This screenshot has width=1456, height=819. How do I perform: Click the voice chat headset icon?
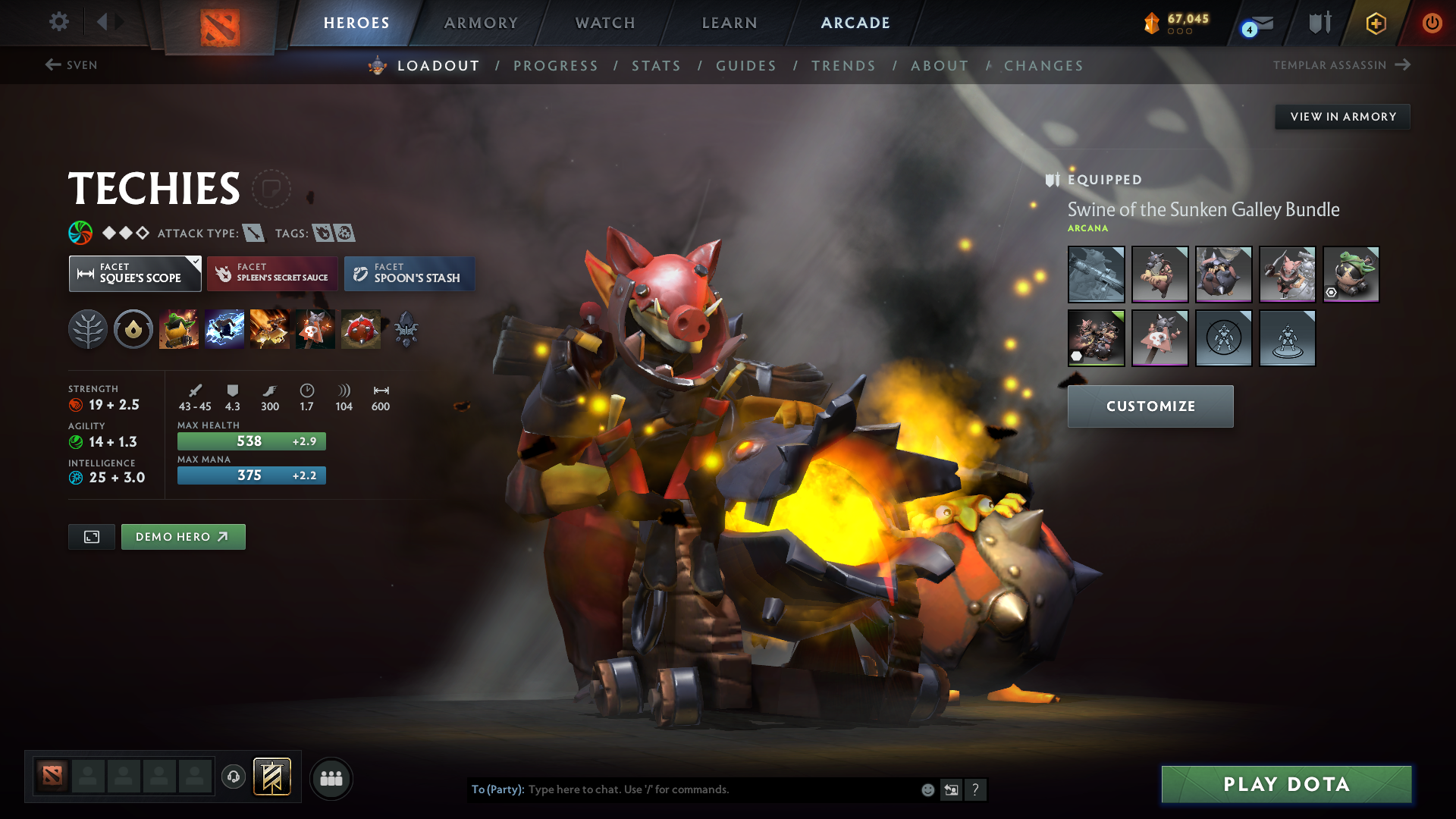pyautogui.click(x=233, y=778)
